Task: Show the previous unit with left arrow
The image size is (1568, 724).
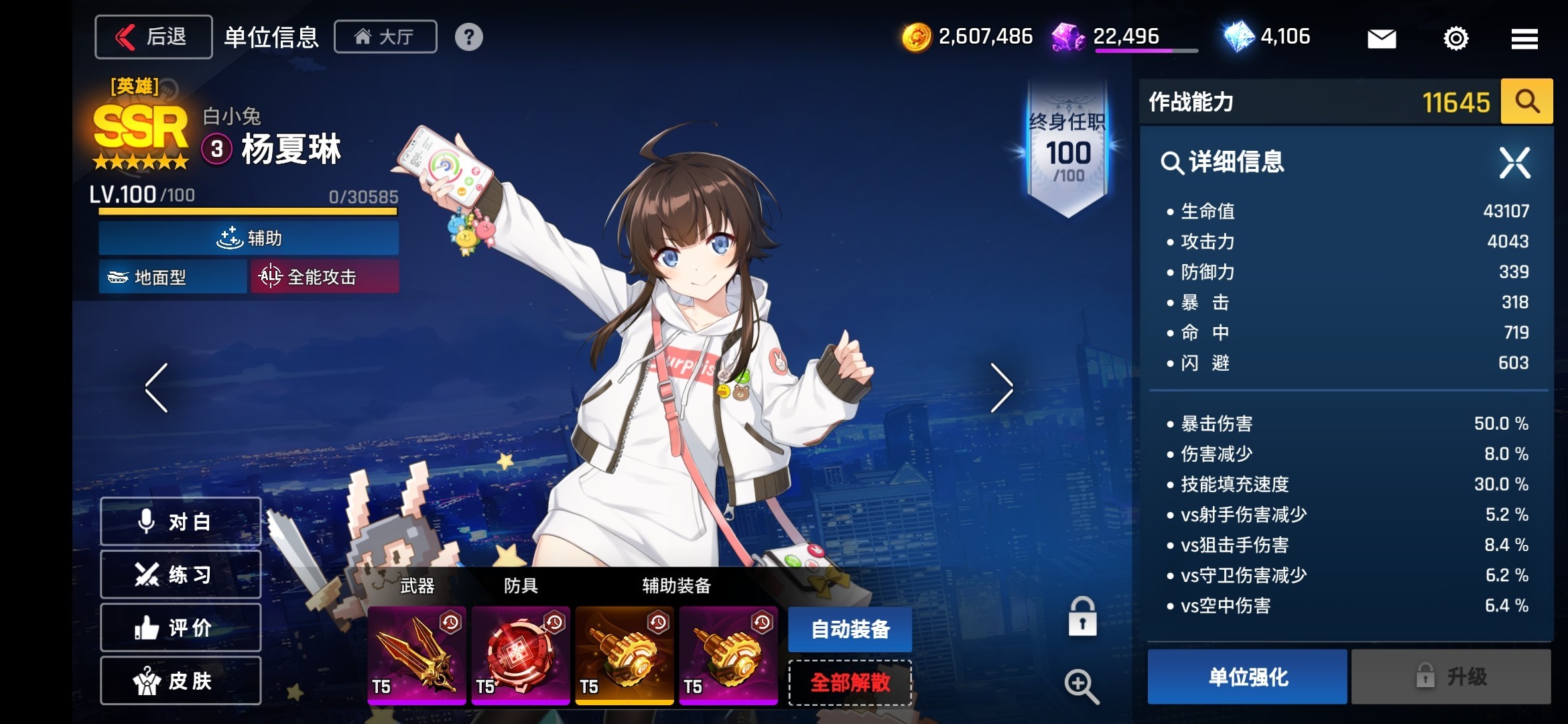Action: (157, 387)
